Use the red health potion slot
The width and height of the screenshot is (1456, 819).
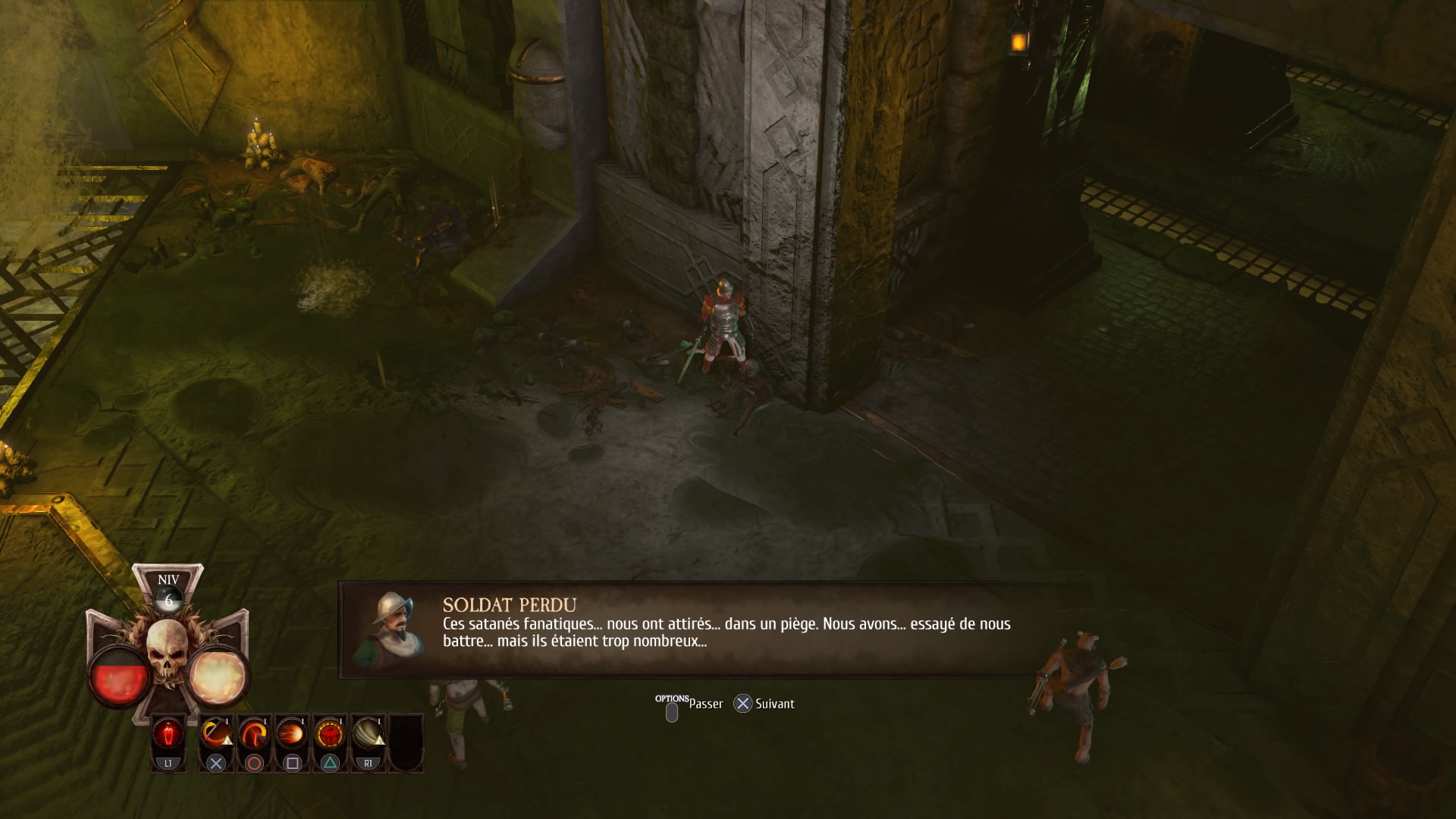(x=168, y=736)
